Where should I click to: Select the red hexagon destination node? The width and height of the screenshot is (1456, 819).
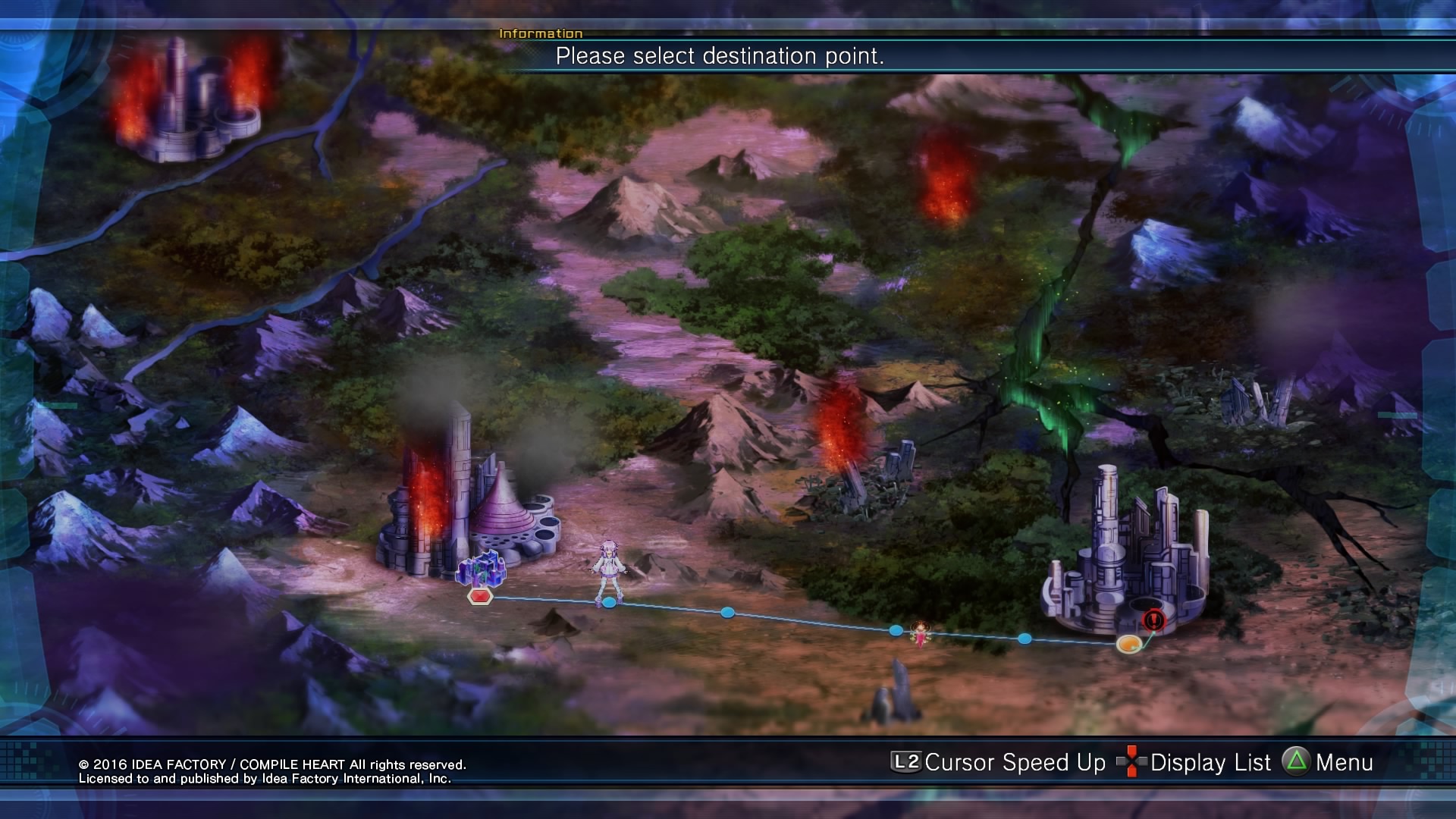point(480,597)
